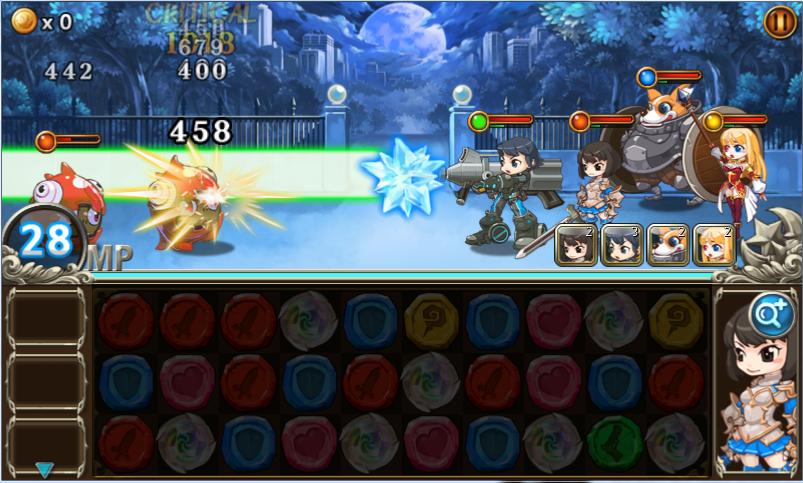The height and width of the screenshot is (483, 803).
Task: Activate the corgi dog portrait skill
Action: tap(668, 245)
